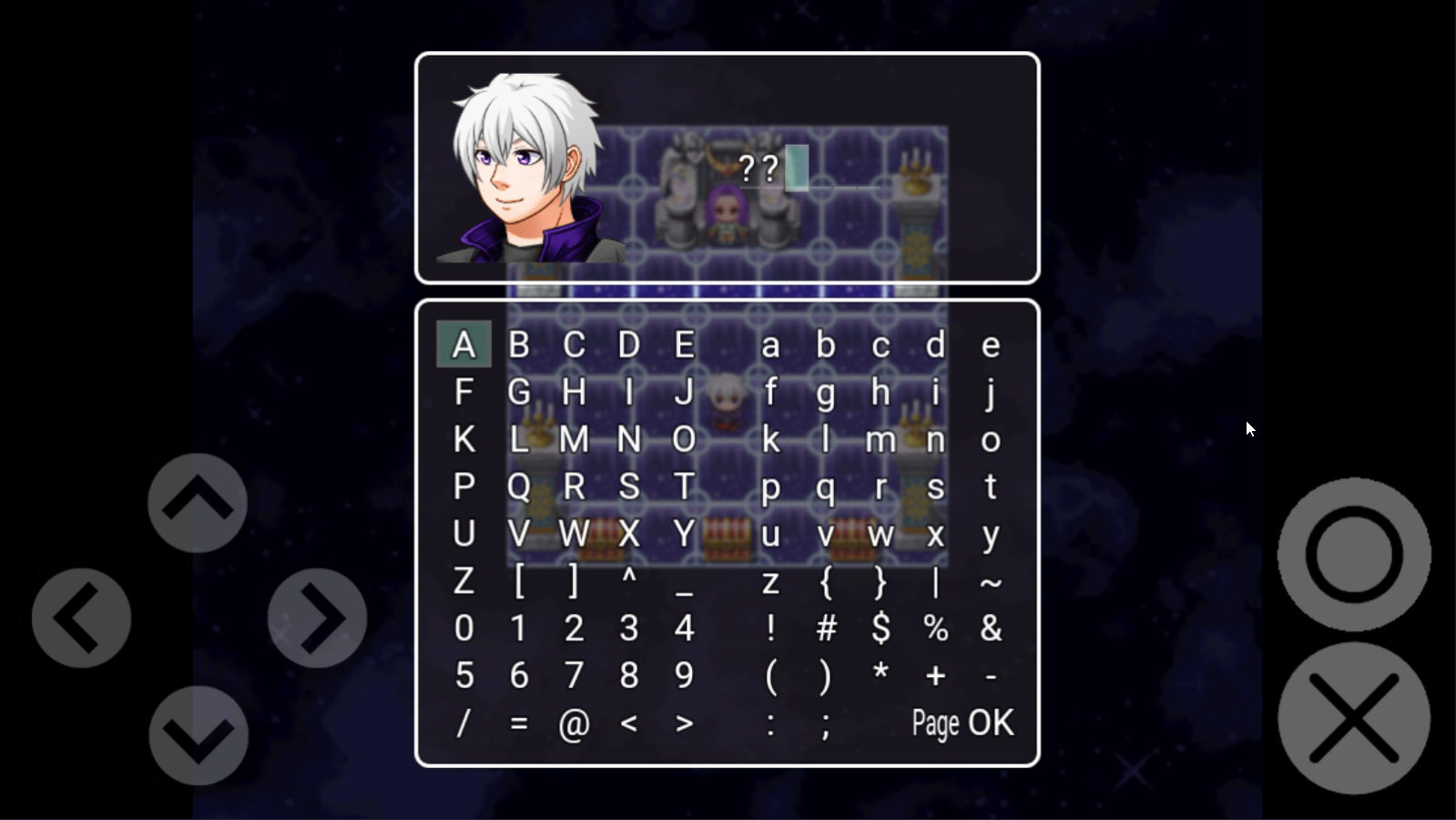Tap the X cancel button
Screen dimensions: 1456x820
coord(1354,718)
